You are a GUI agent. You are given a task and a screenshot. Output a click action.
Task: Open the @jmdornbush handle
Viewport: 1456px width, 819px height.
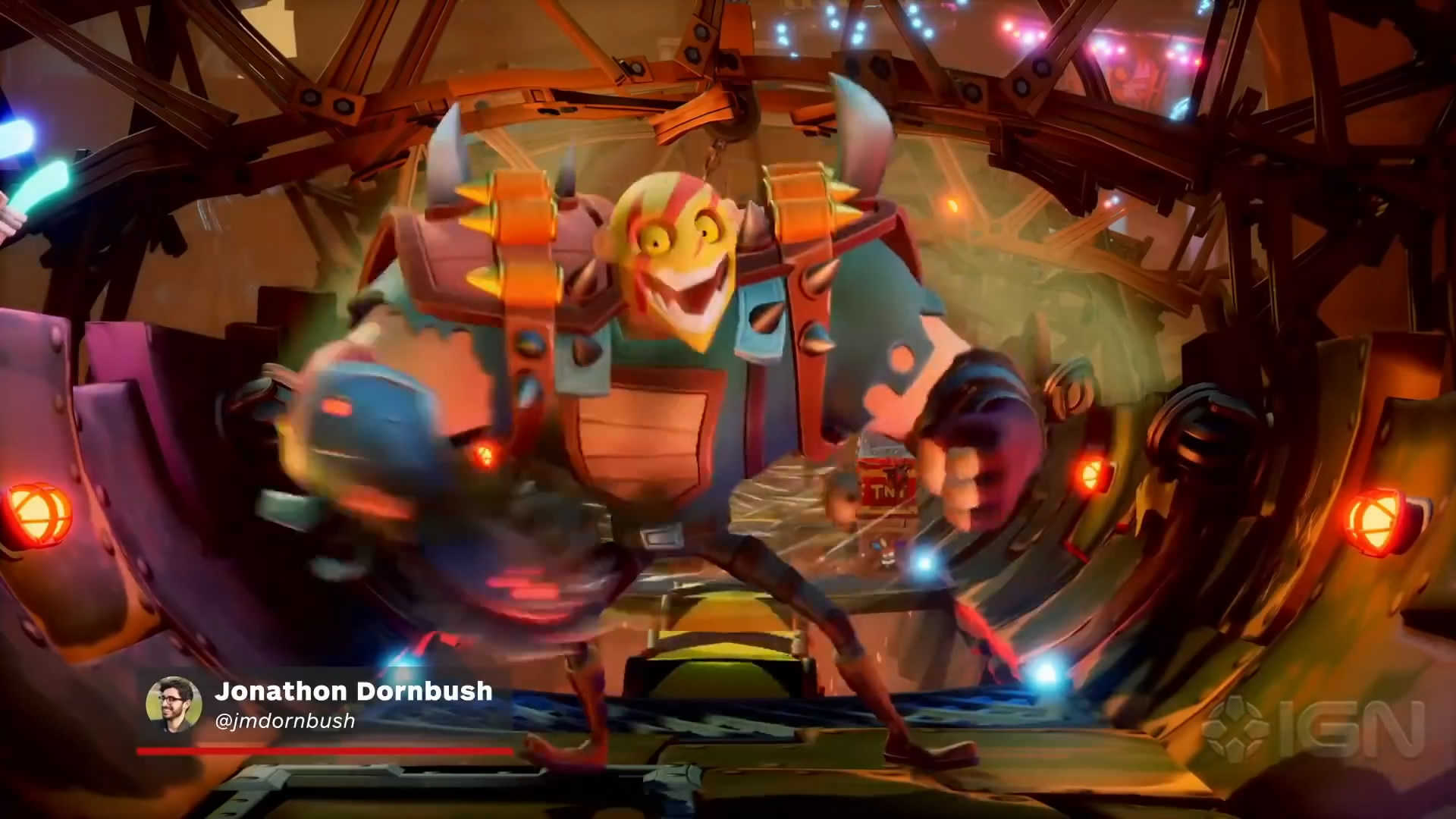coord(285,721)
